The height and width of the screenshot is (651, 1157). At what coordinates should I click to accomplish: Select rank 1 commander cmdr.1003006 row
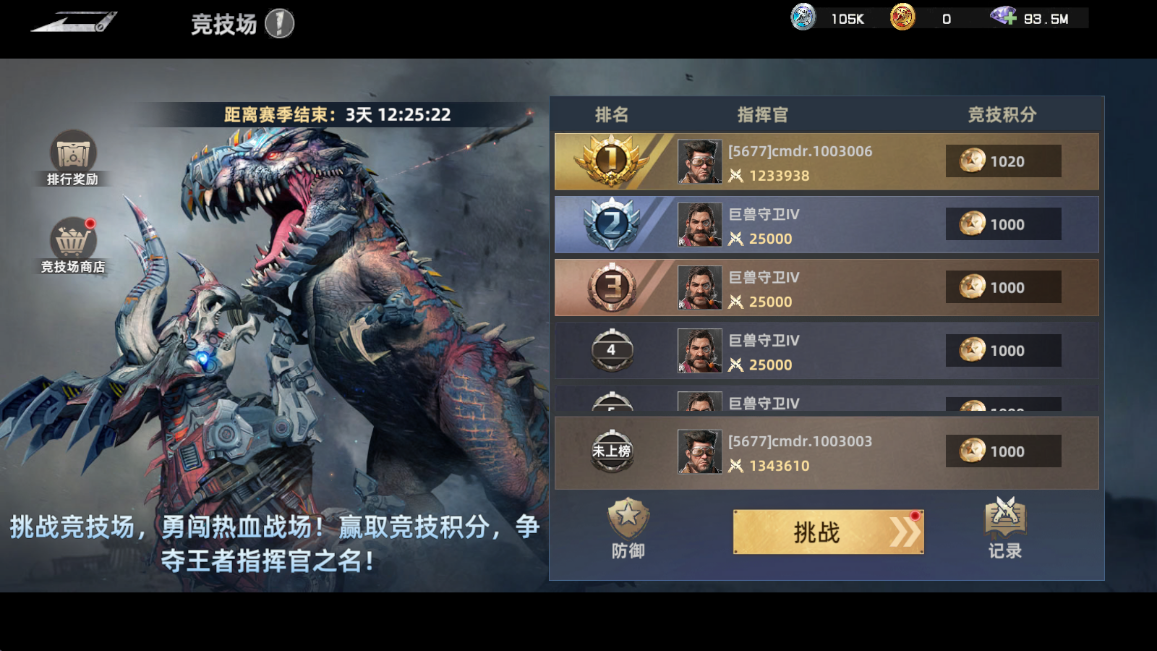(x=826, y=162)
